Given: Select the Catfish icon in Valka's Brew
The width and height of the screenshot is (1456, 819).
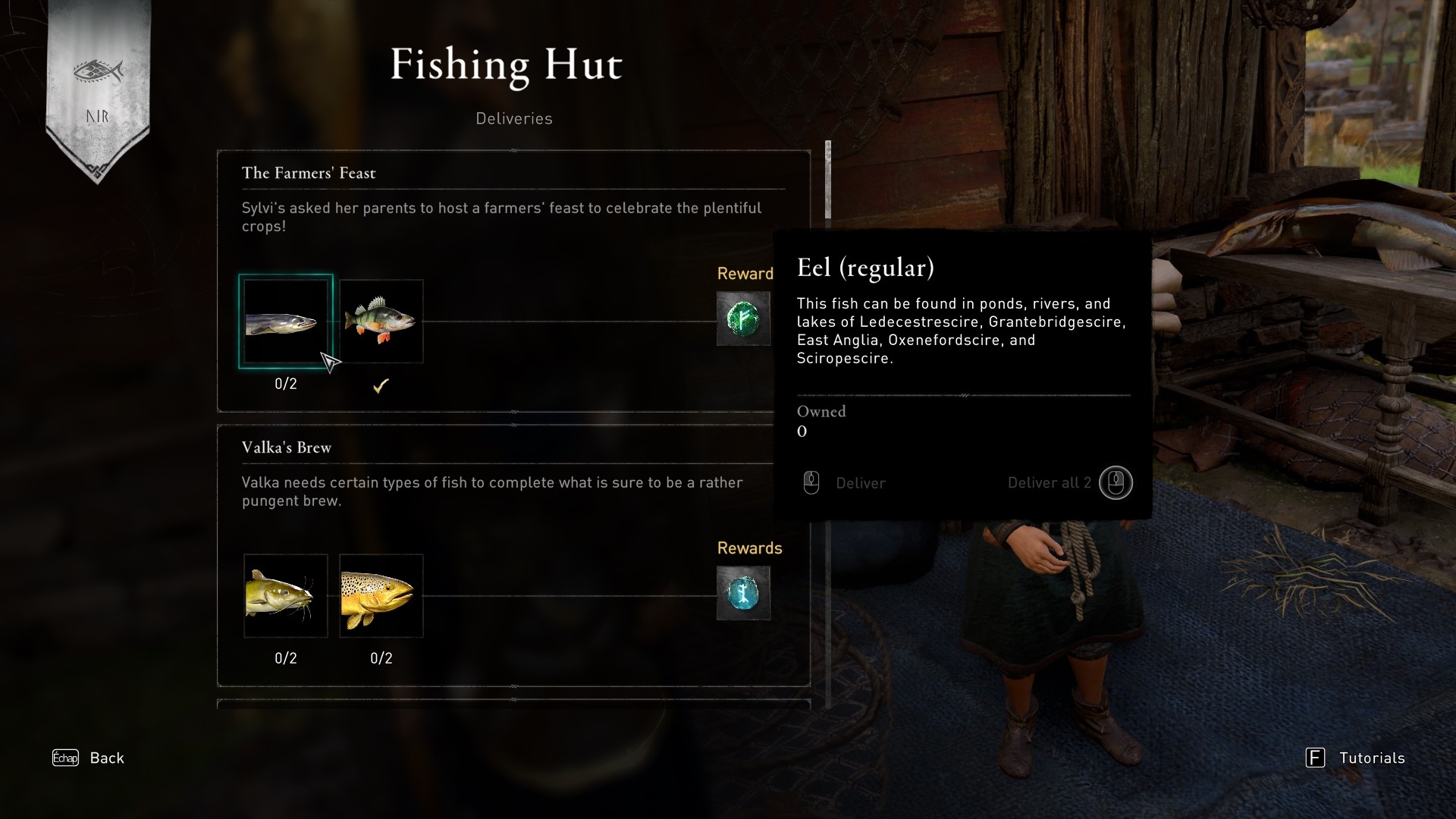Looking at the screenshot, I should 286,596.
